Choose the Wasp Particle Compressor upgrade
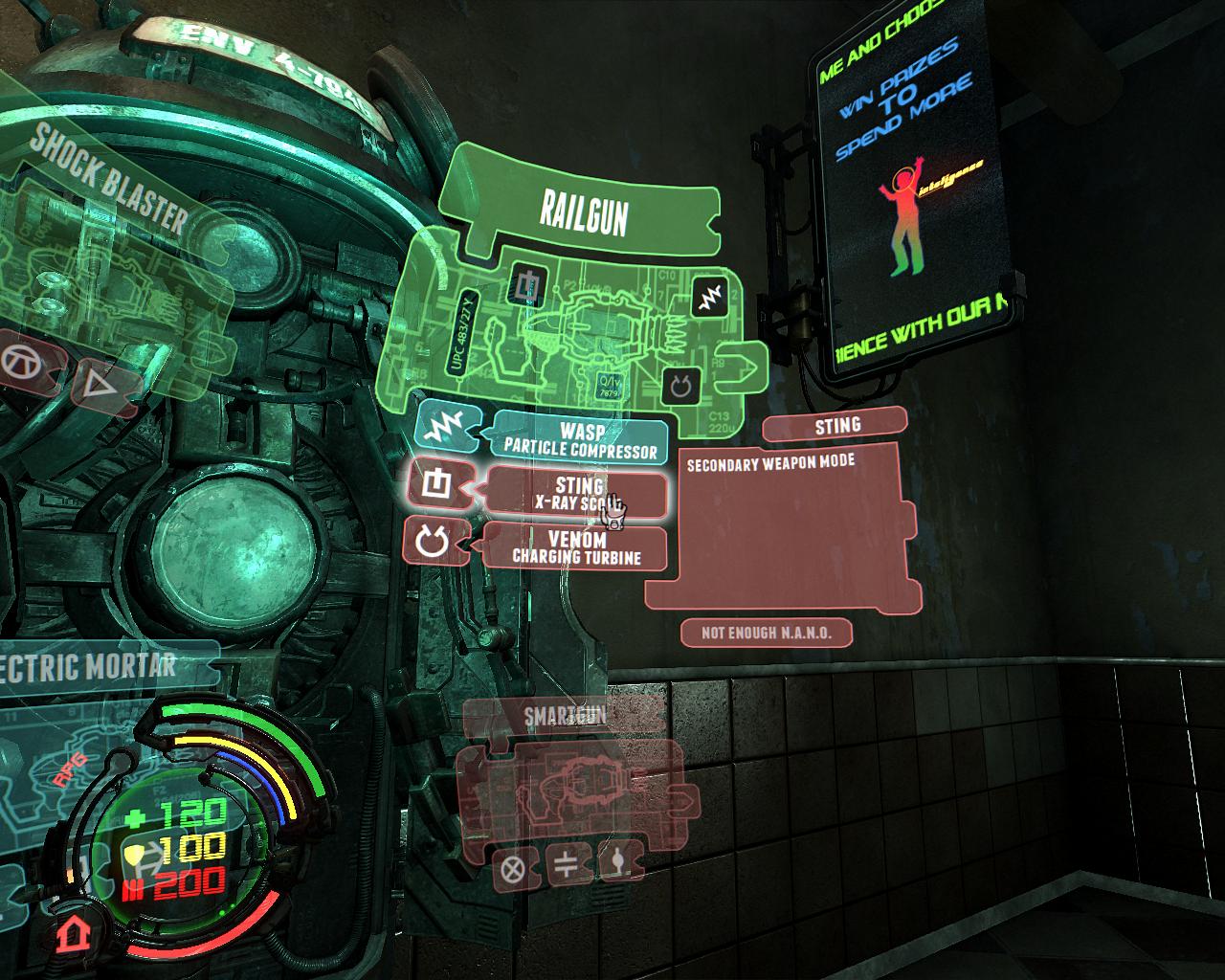Image resolution: width=1225 pixels, height=980 pixels. [580, 439]
